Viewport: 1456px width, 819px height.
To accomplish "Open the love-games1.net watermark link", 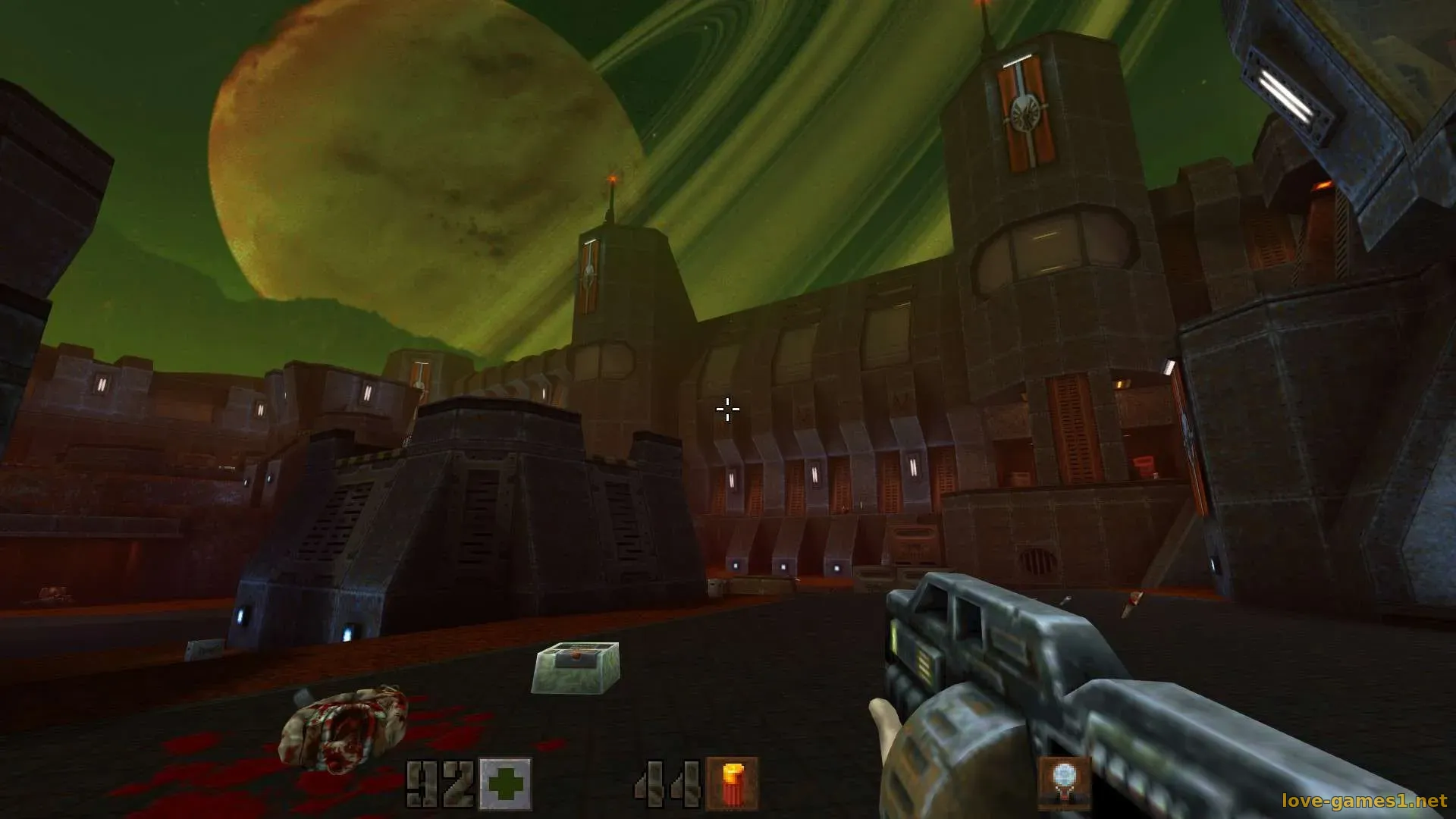I will click(1363, 801).
